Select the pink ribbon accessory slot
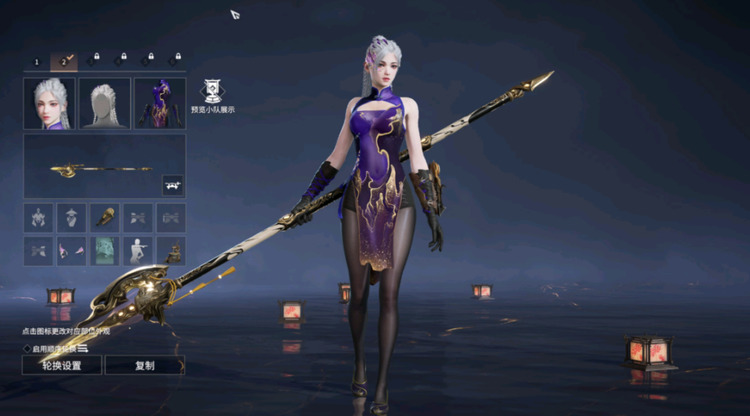750x416 pixels. (x=71, y=250)
